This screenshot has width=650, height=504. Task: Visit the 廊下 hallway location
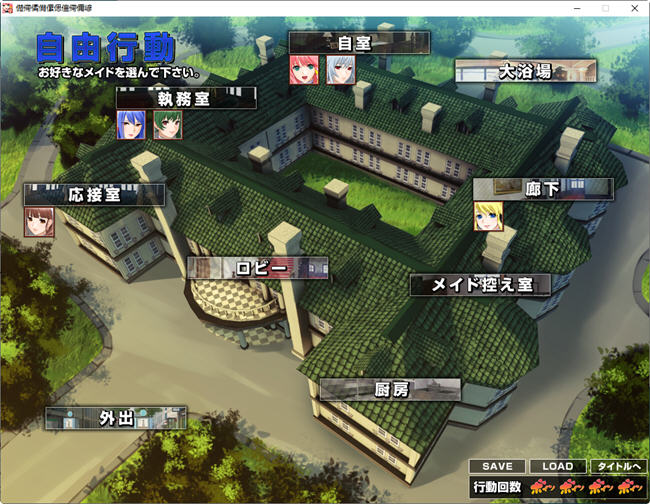542,189
